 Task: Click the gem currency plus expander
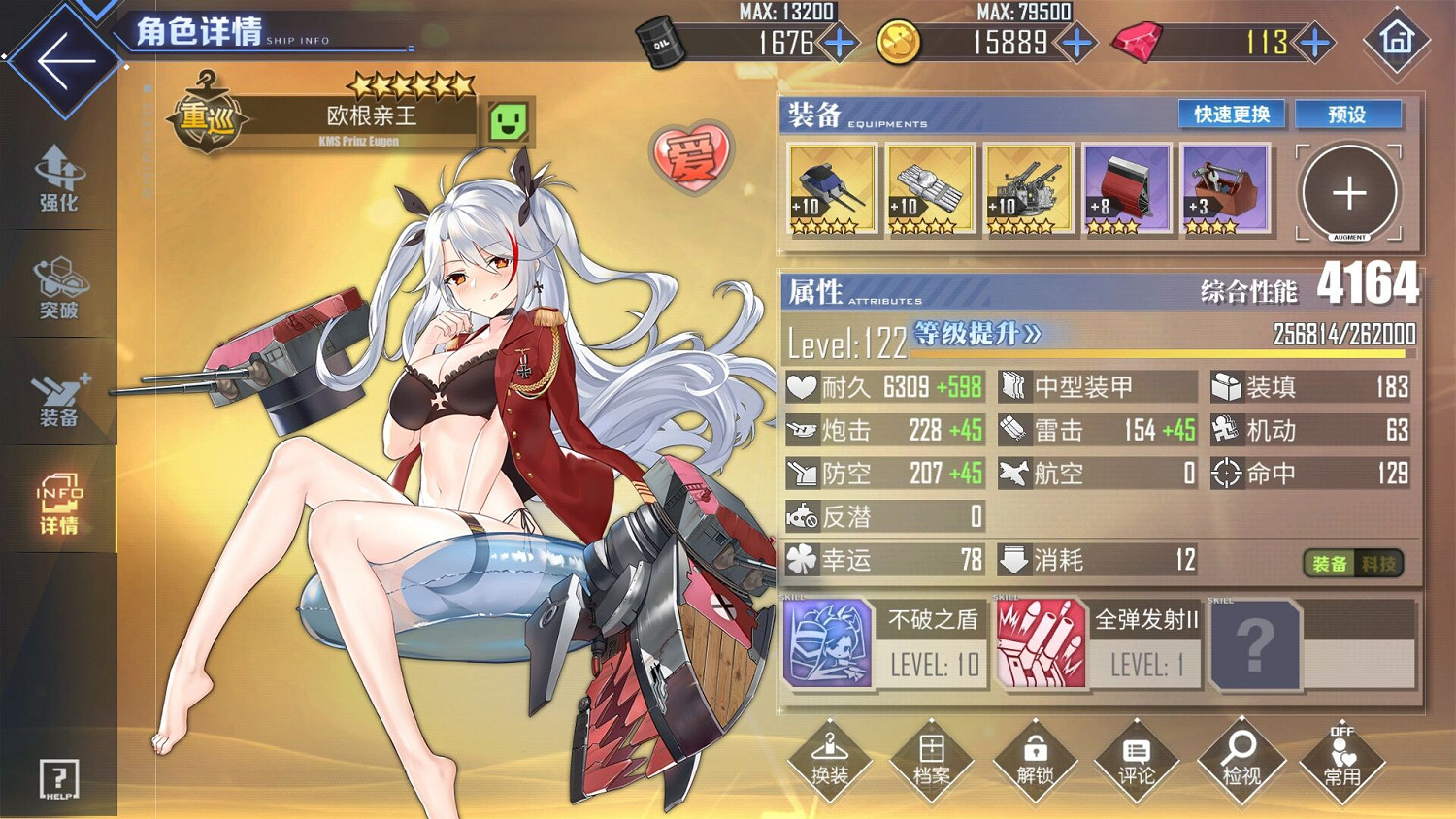tap(1315, 43)
